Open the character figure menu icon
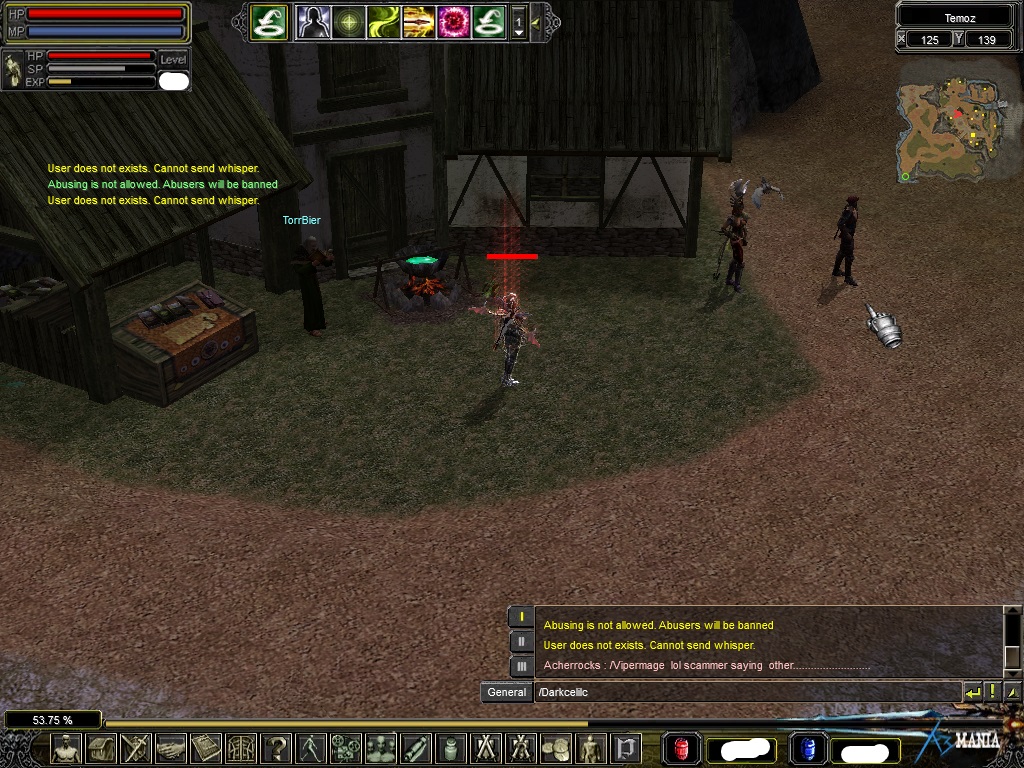 [x=66, y=748]
